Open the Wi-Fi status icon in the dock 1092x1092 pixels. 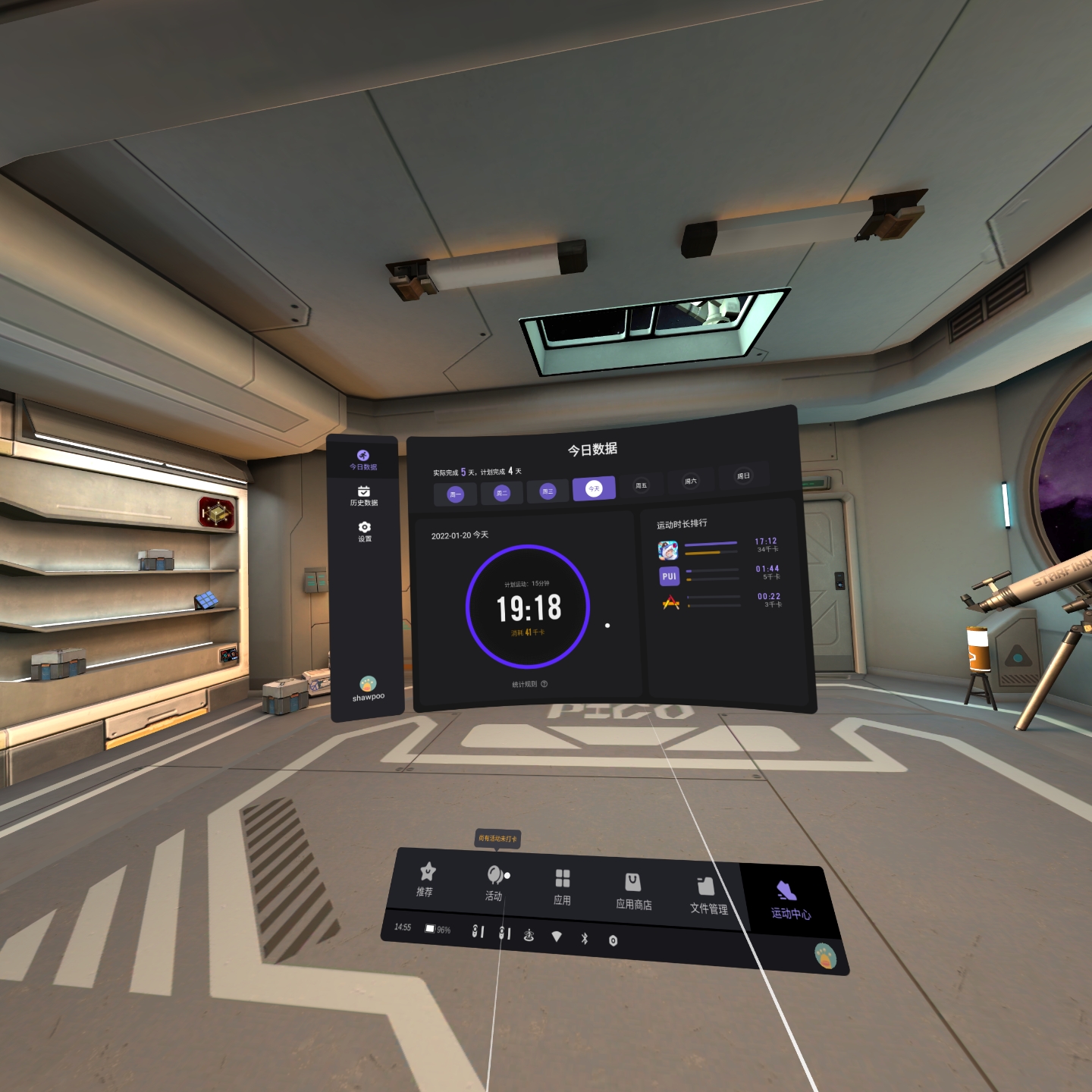[557, 937]
